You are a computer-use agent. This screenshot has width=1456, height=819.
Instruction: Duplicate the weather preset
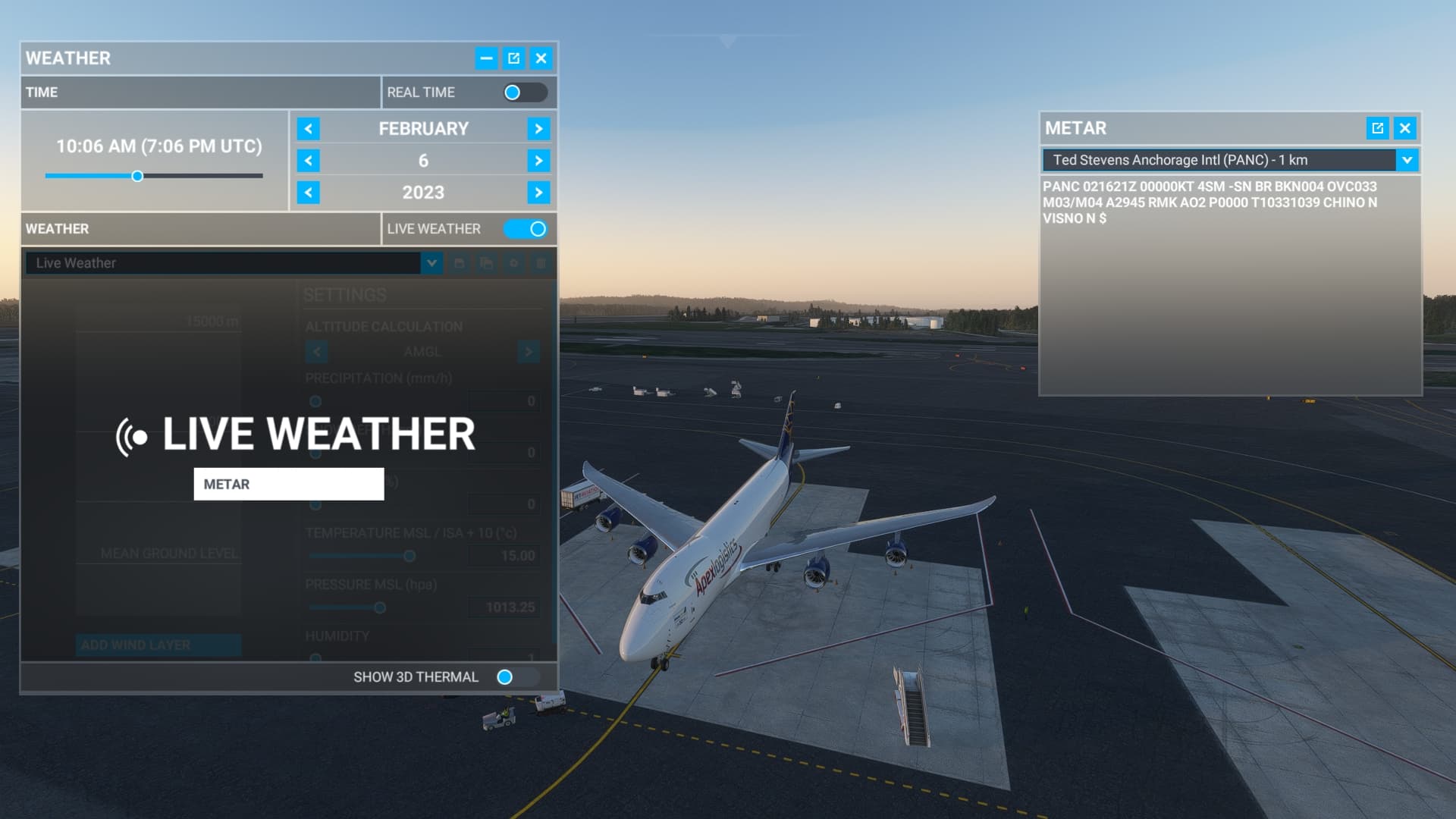[x=485, y=263]
